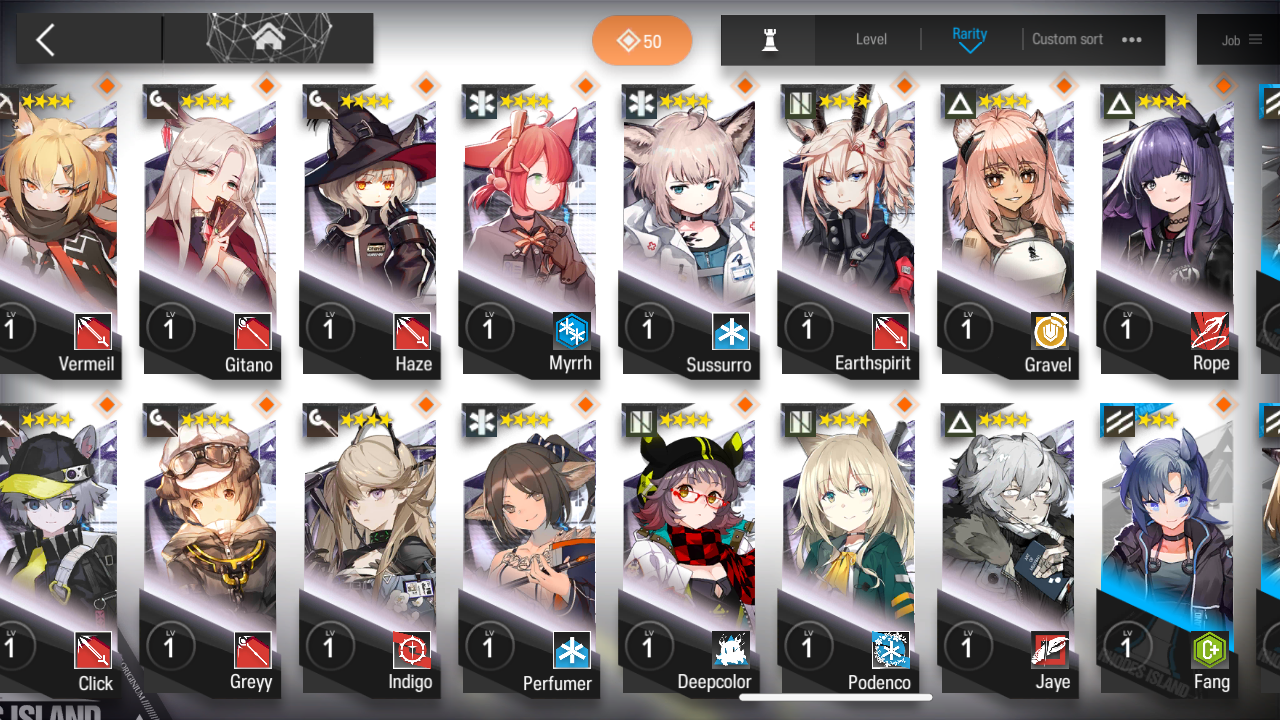
Task: Sort operators by Level
Action: (871, 40)
